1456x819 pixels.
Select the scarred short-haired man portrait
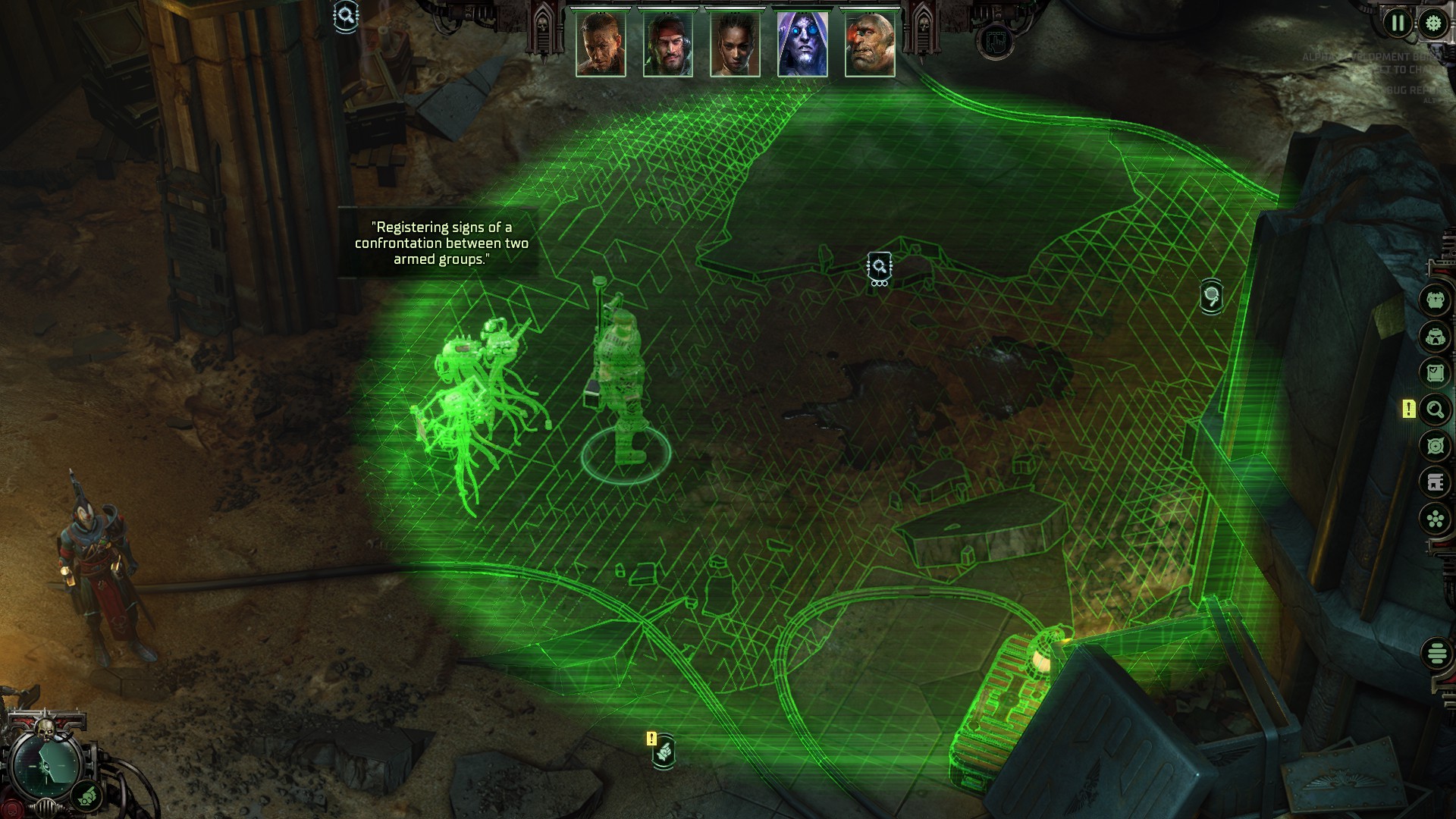(x=601, y=44)
